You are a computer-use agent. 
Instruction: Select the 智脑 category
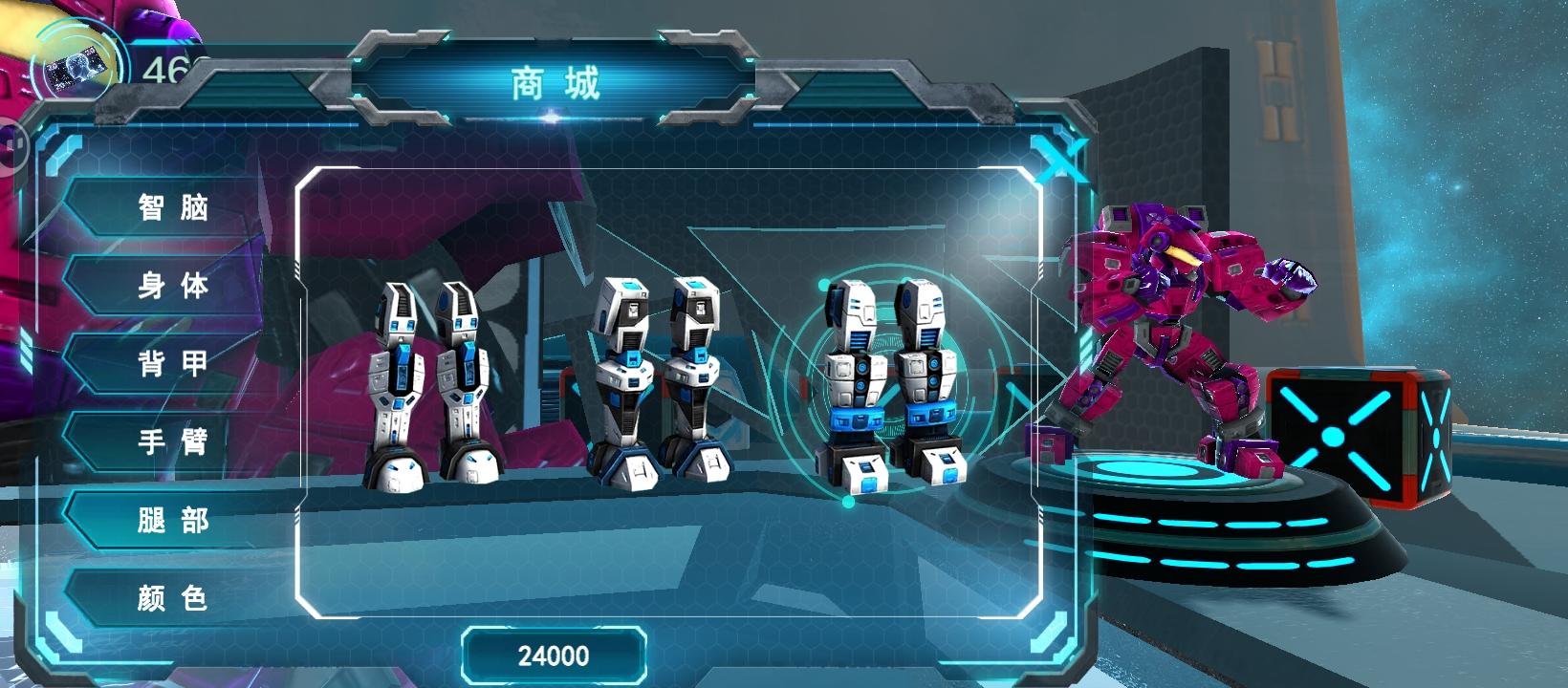pyautogui.click(x=174, y=206)
